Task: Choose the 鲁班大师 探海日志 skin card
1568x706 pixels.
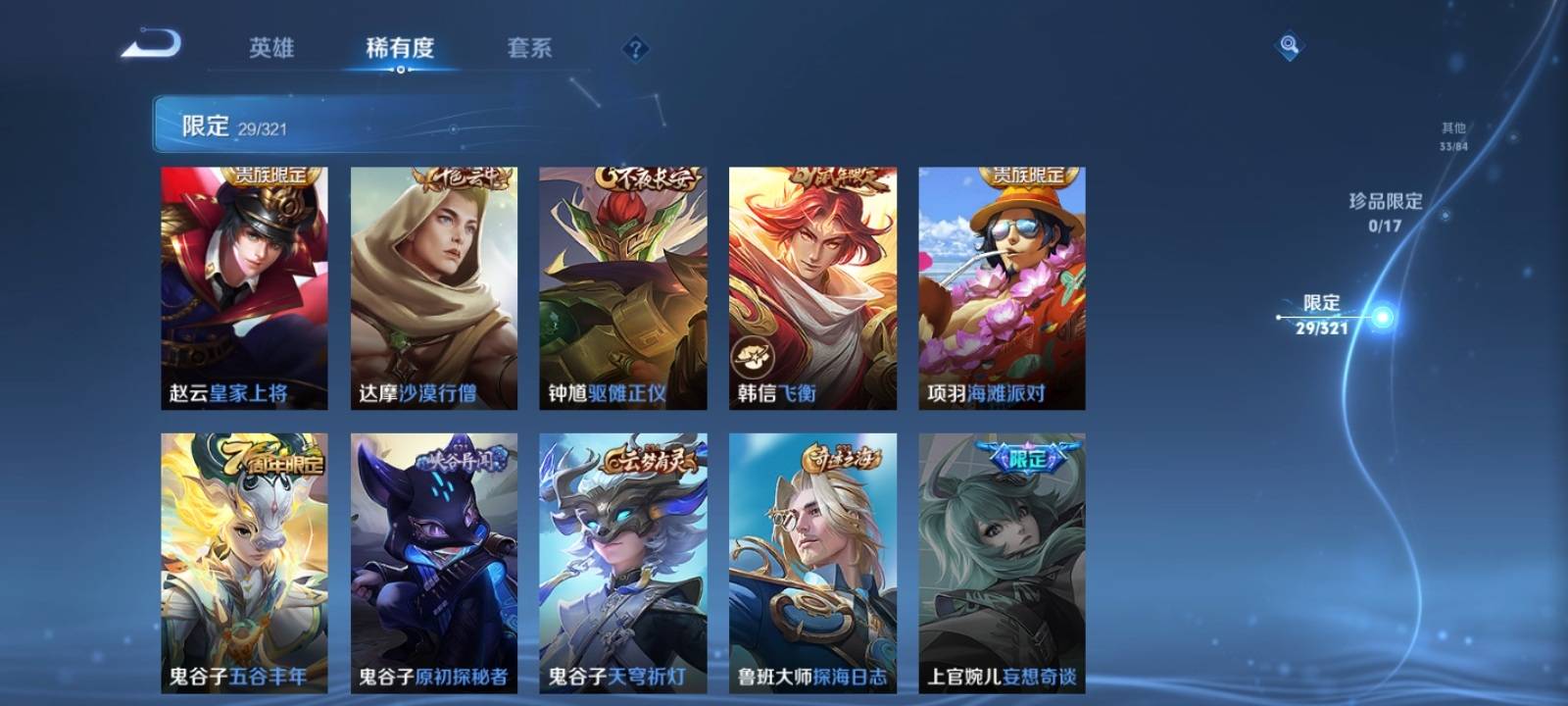Action: pos(812,563)
